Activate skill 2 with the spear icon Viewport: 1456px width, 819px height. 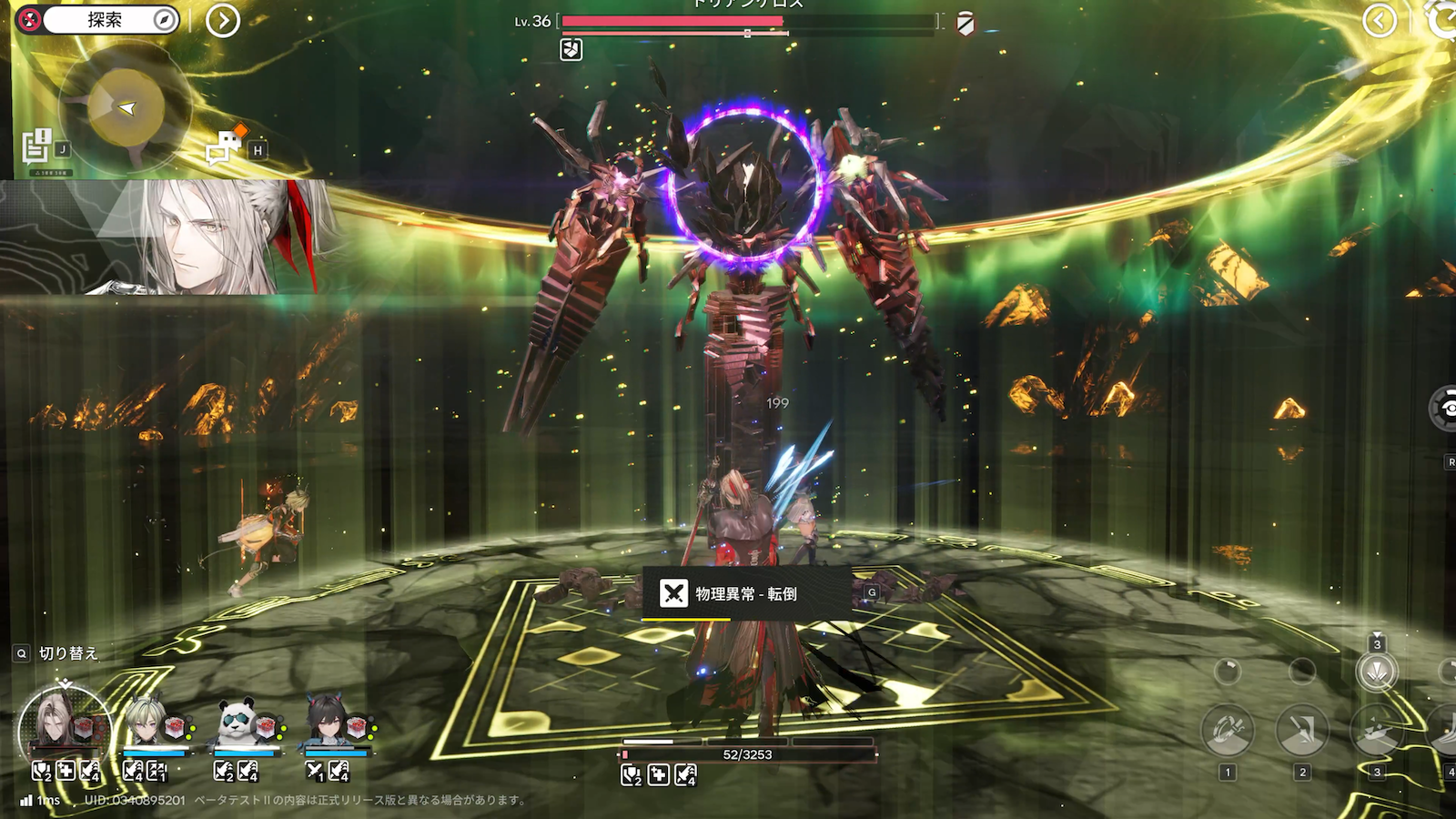pyautogui.click(x=1302, y=731)
